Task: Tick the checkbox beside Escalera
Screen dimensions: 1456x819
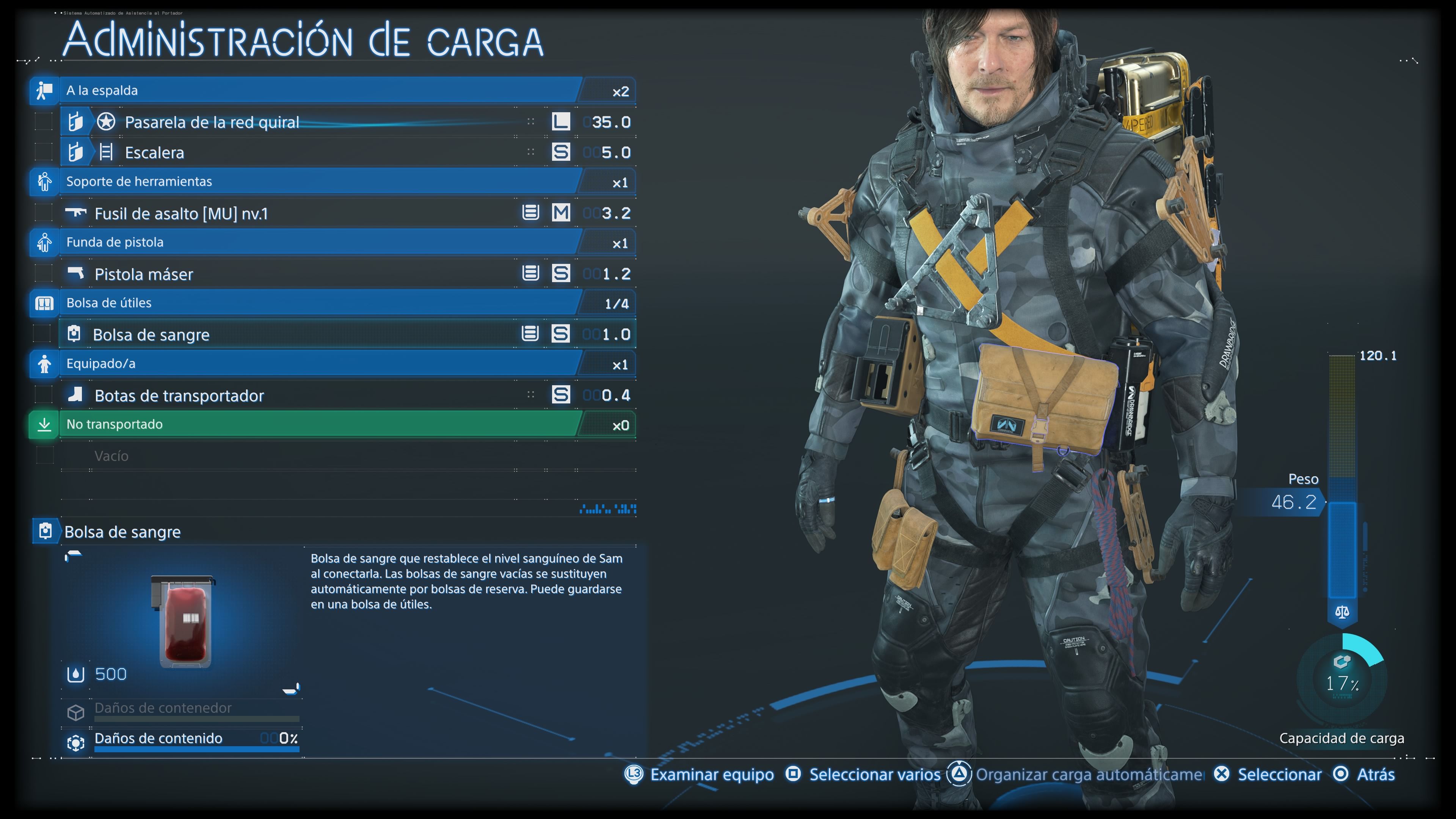Action: (x=44, y=152)
